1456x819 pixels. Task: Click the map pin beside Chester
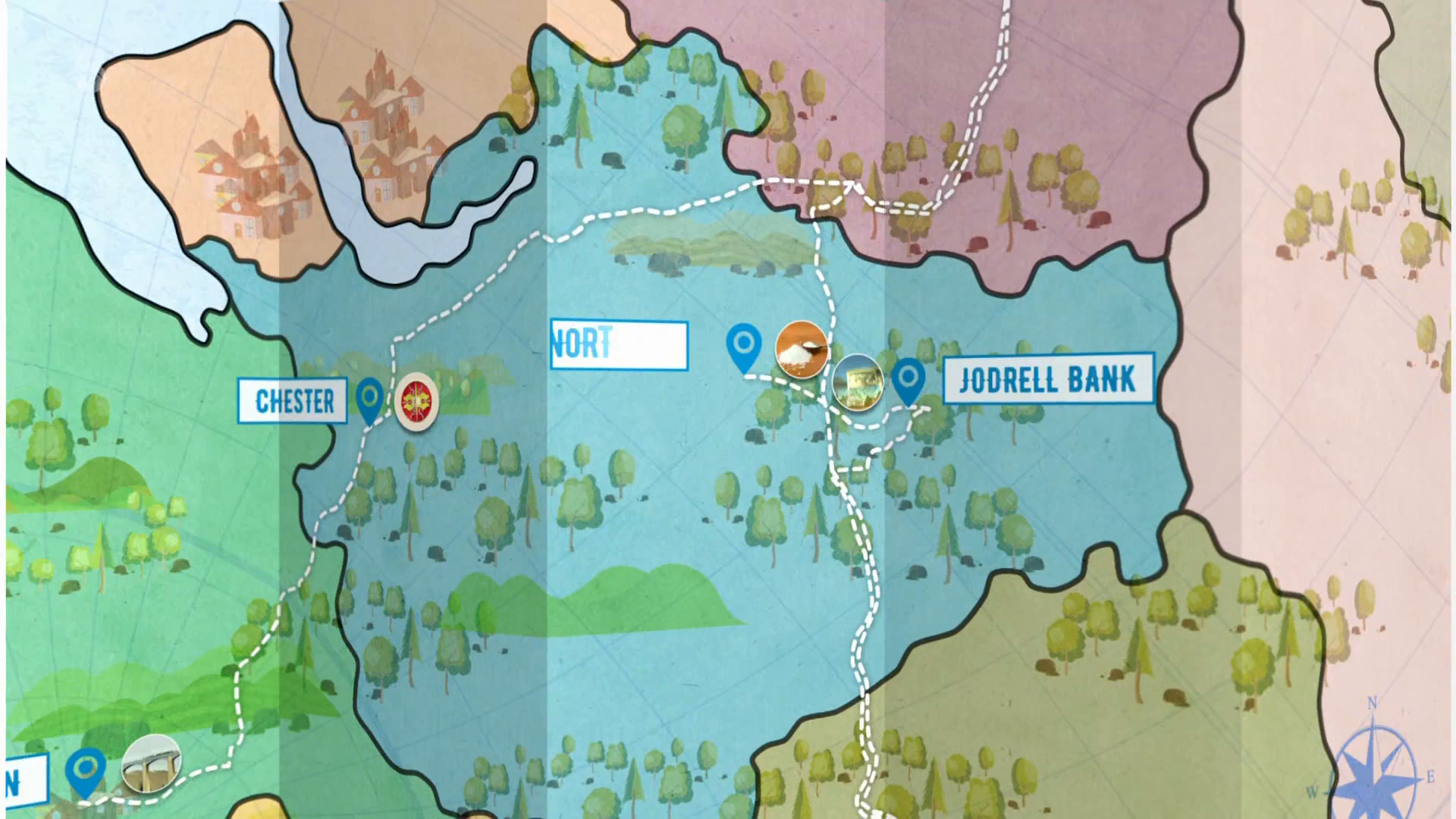(369, 397)
